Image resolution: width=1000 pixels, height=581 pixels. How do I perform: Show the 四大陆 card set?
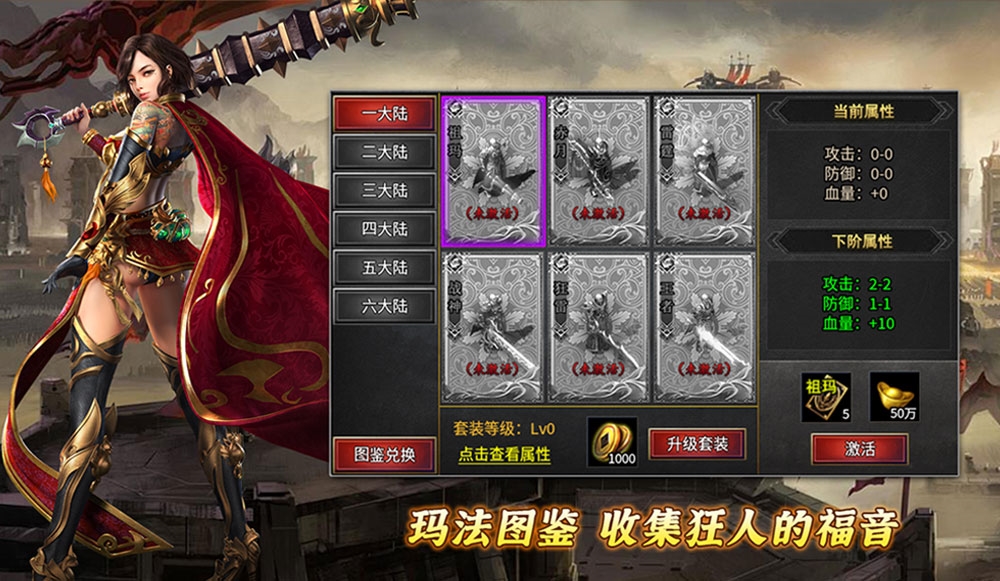(x=385, y=229)
